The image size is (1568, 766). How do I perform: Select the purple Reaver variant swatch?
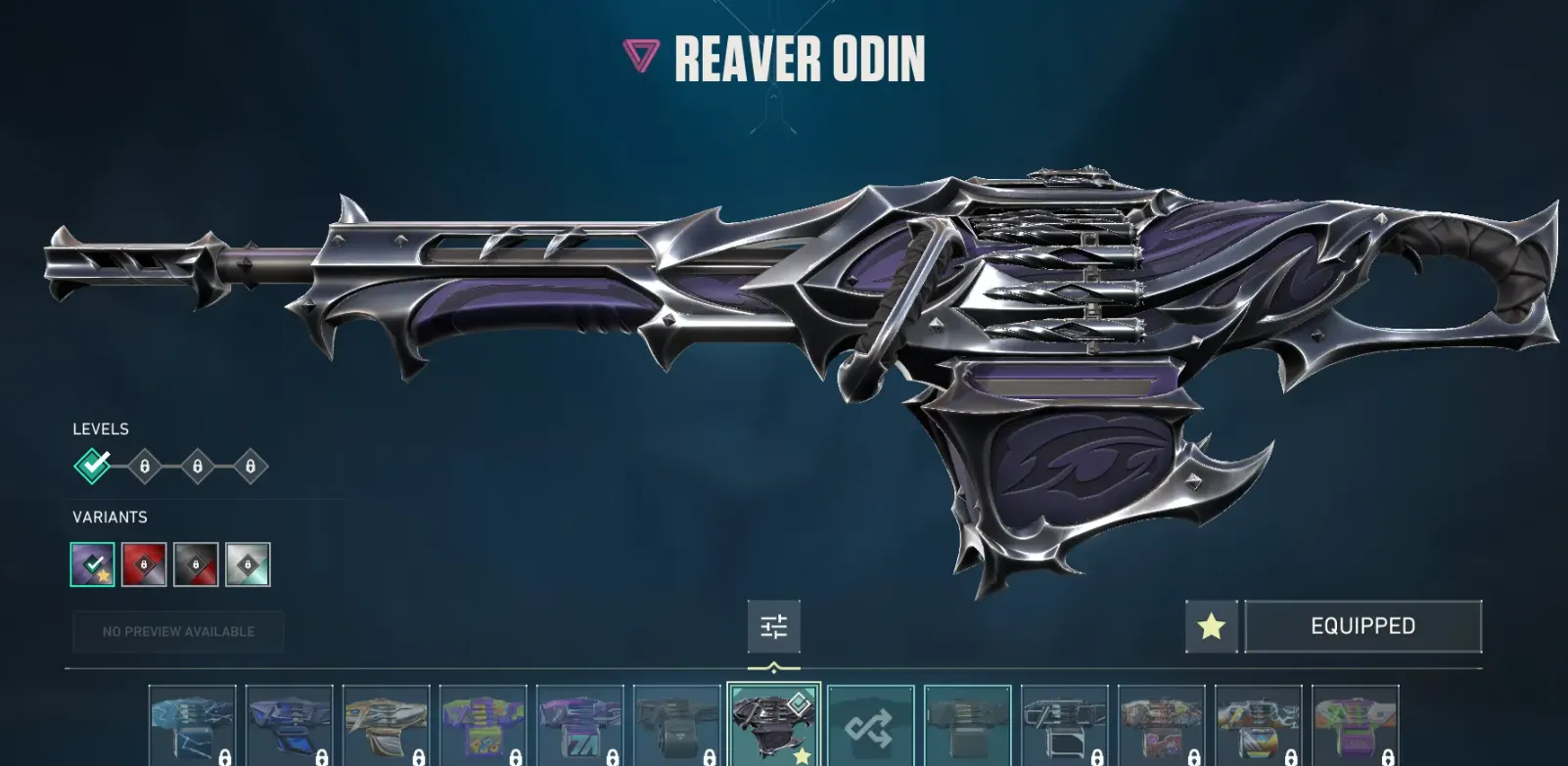tap(93, 564)
